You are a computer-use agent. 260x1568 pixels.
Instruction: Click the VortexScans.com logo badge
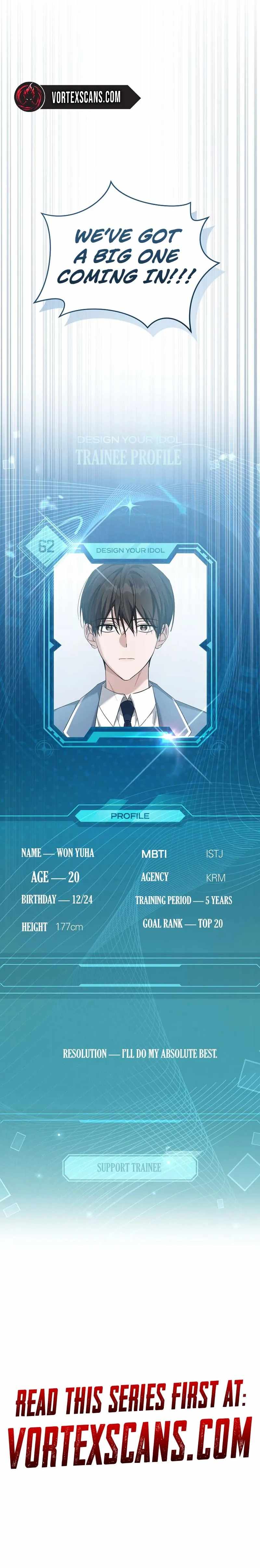pos(77,96)
